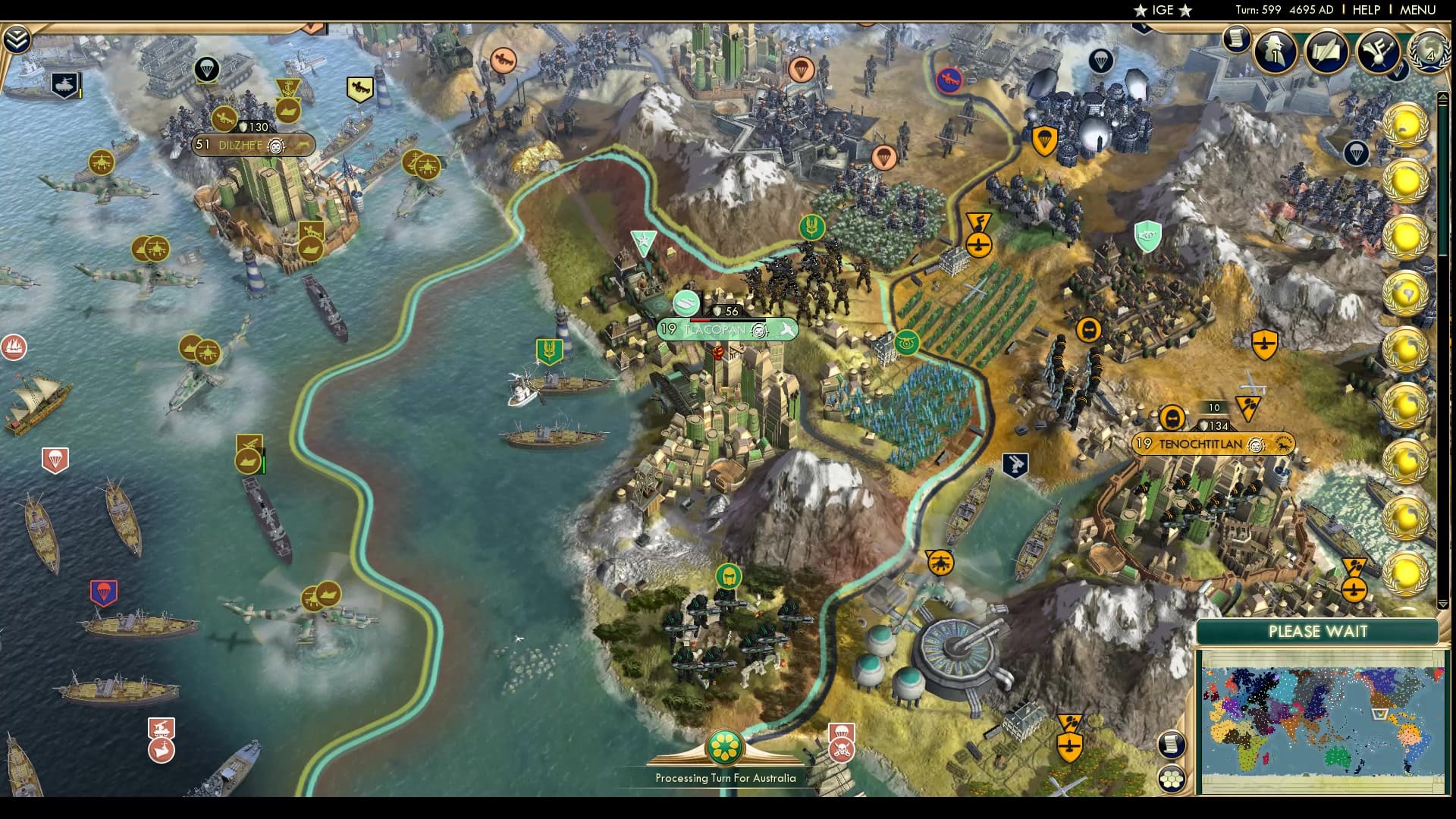Open the Diplomacy Overview quill-and-scroll icon
The height and width of the screenshot is (819, 1456).
tap(1326, 50)
